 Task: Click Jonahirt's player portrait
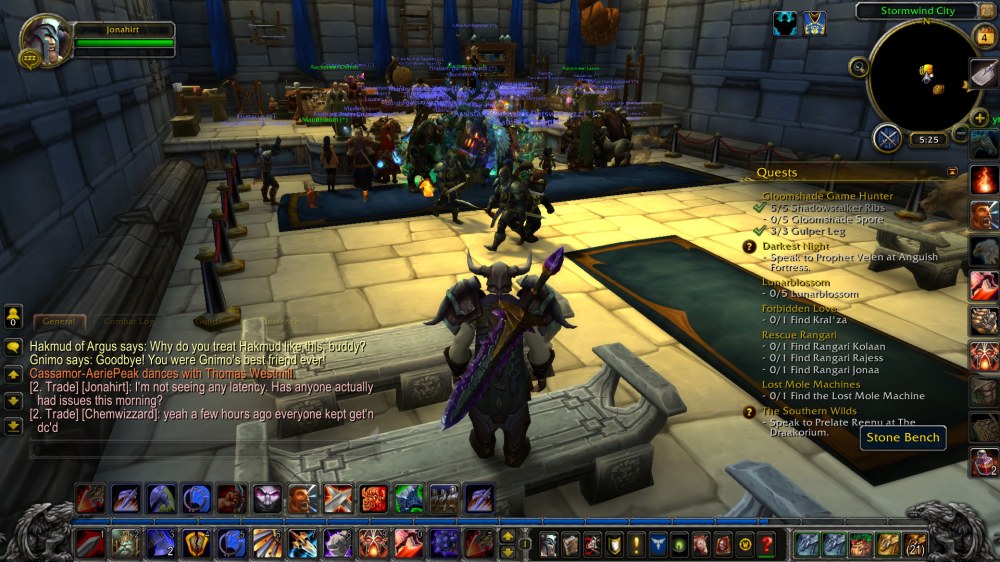pos(45,40)
